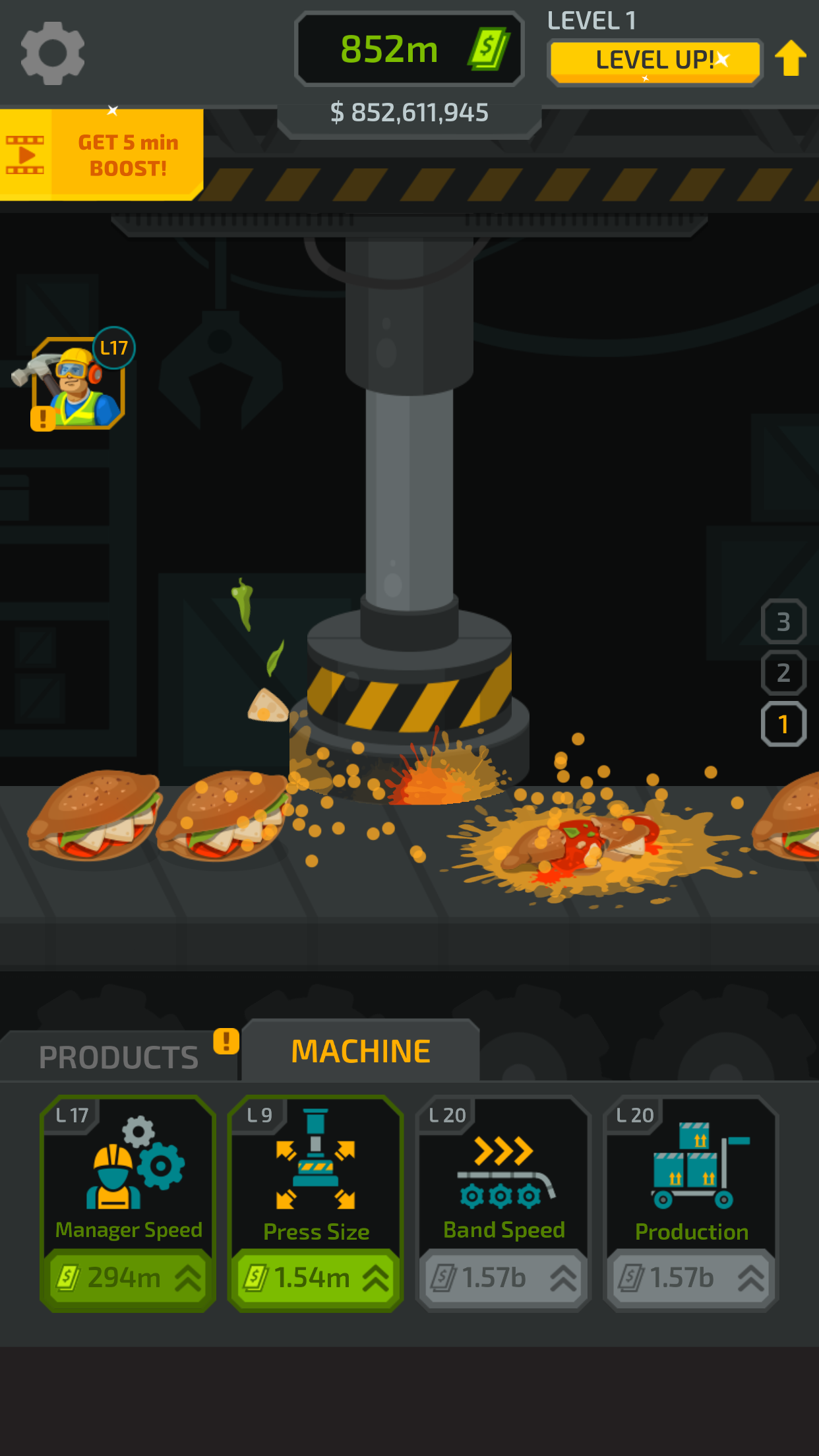Select the L17 manager portrait
This screenshot has height=1456, width=819.
pyautogui.click(x=78, y=384)
